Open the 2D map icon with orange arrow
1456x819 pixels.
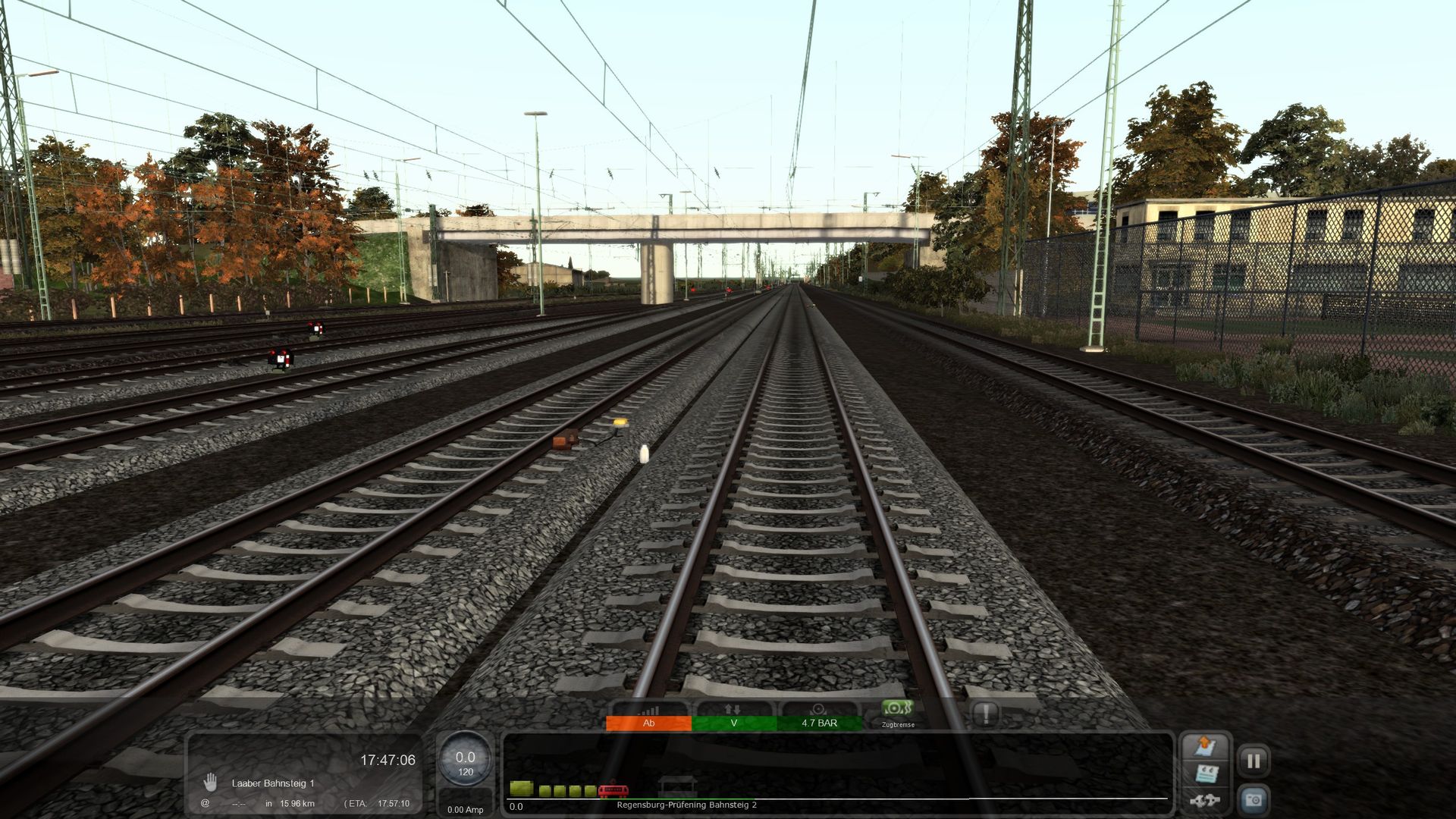(1205, 747)
